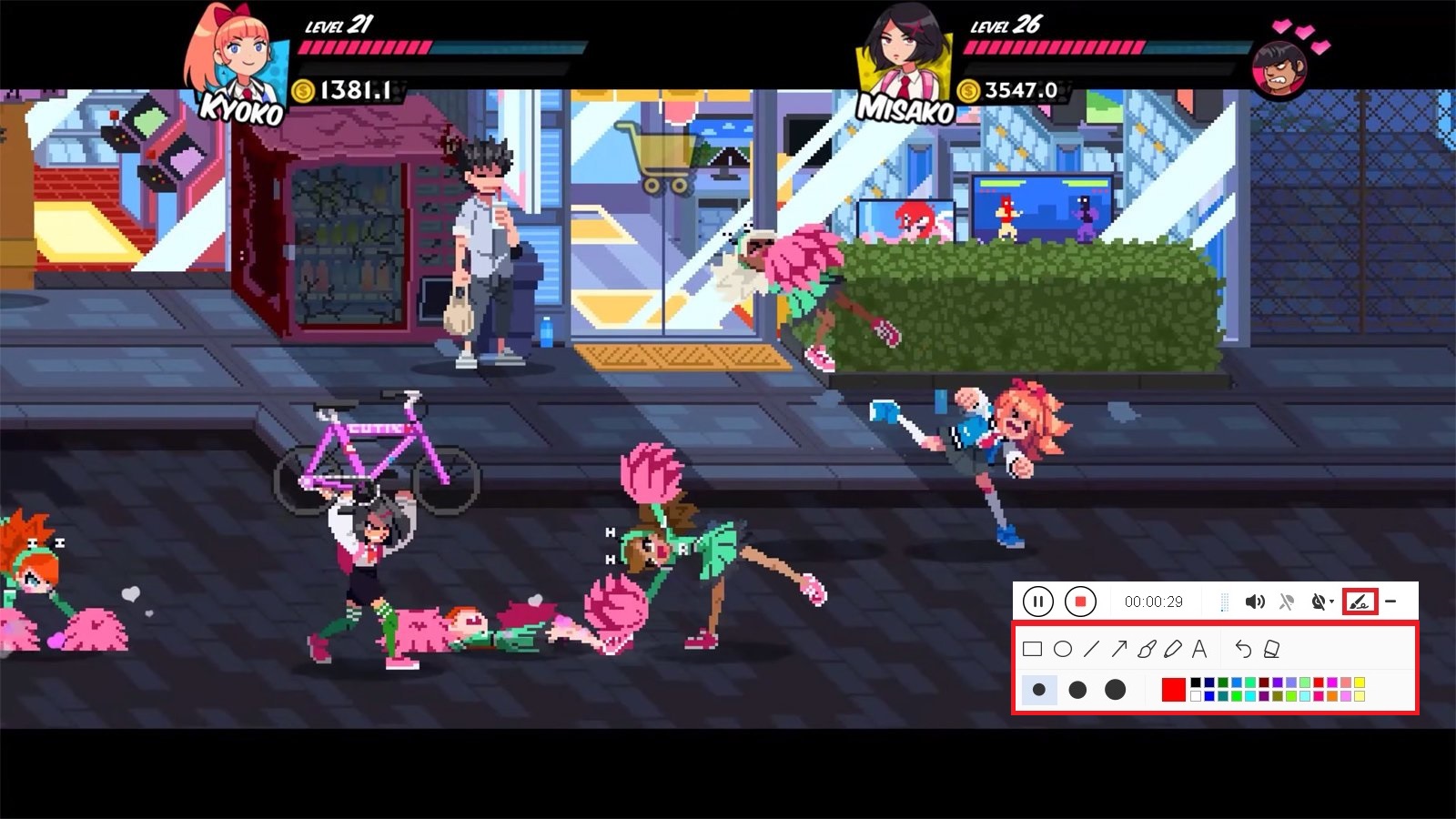Select the pencil highlighter tool
This screenshot has height=819, width=1456.
pyautogui.click(x=1173, y=650)
